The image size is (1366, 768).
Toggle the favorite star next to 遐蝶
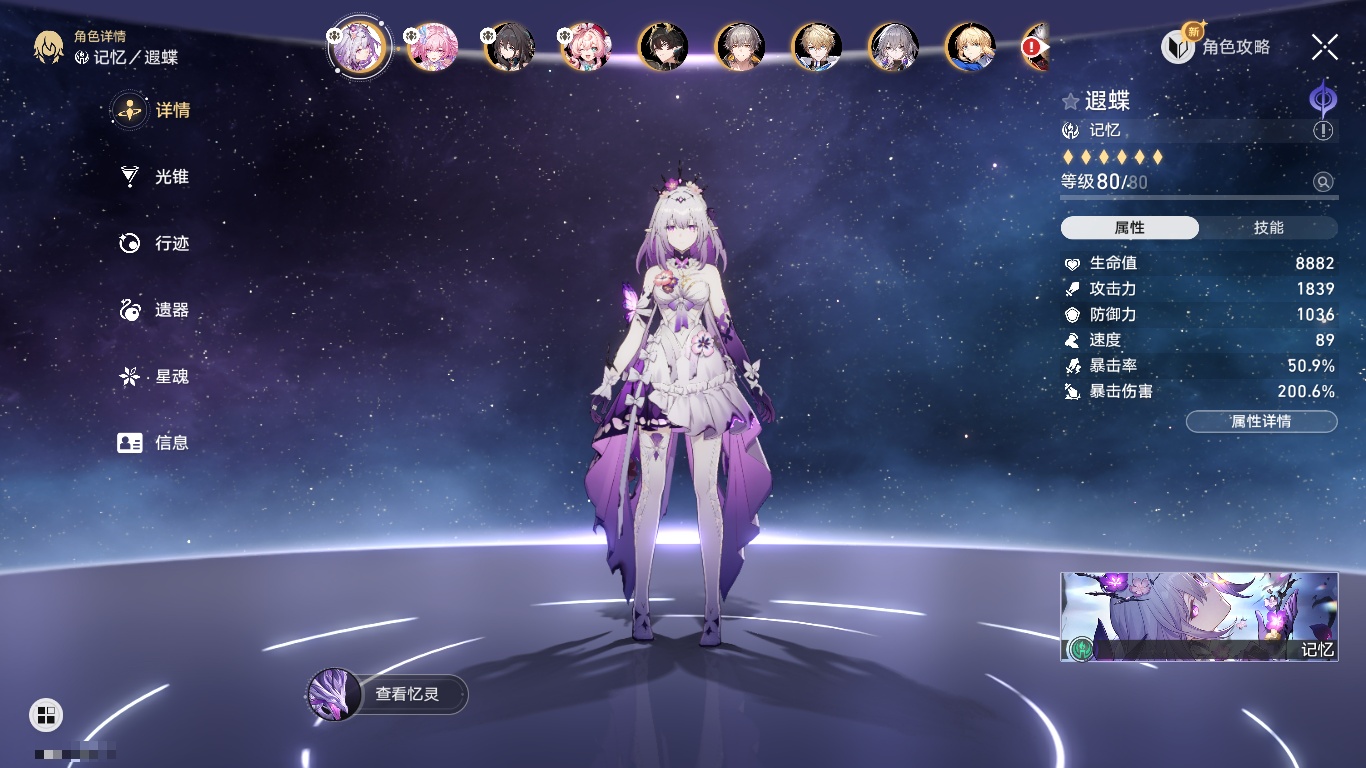point(1070,101)
